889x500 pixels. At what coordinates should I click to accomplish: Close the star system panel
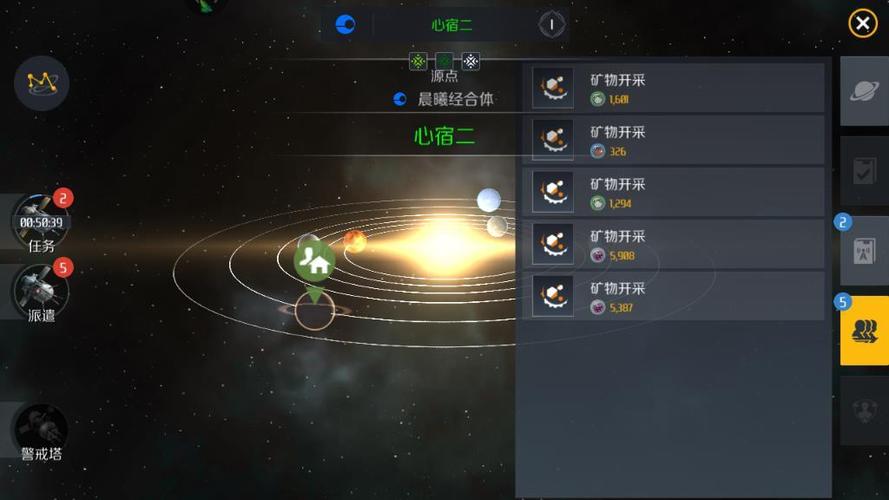[x=862, y=23]
